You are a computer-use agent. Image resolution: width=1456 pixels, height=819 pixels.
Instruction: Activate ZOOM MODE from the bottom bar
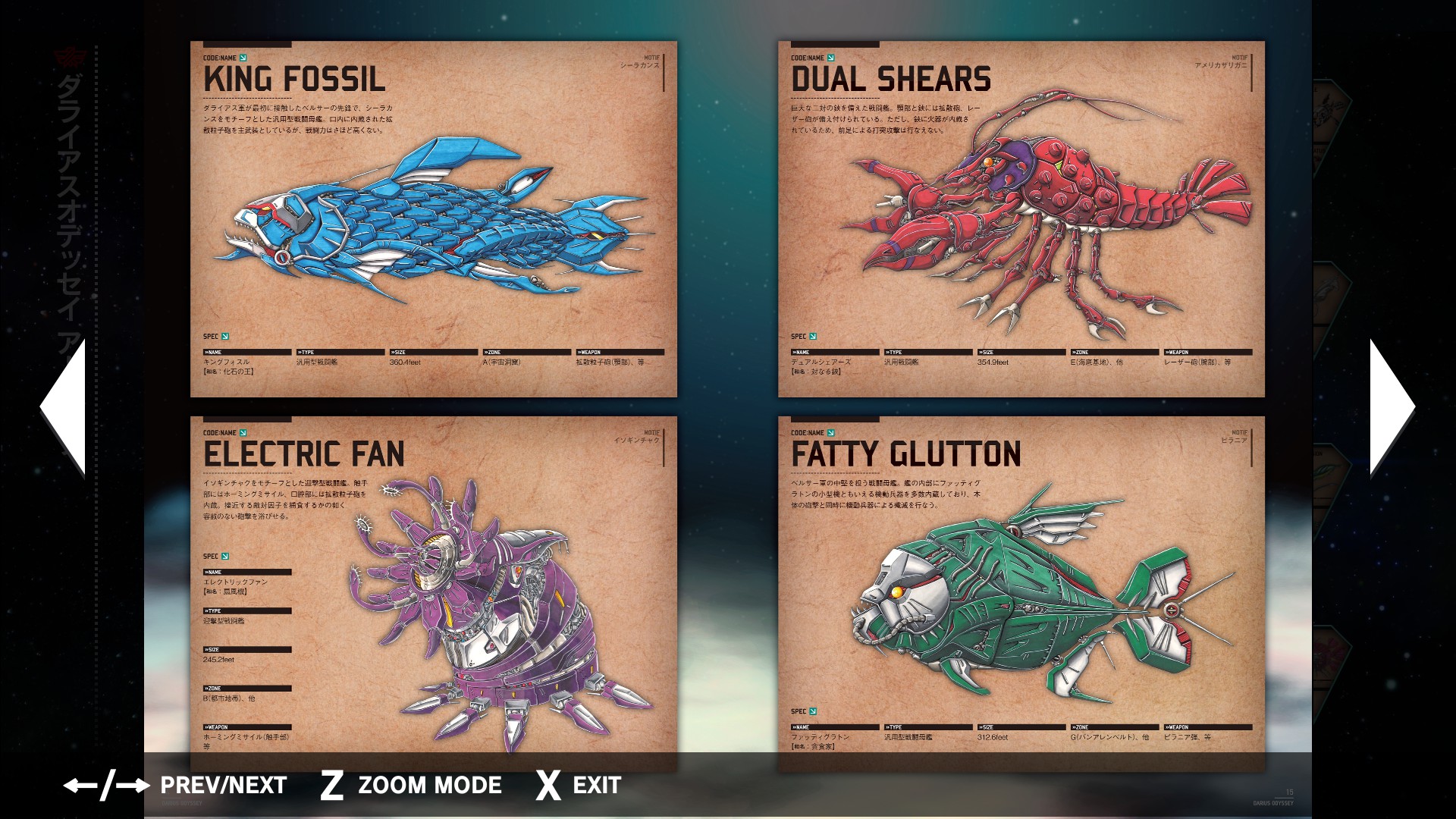430,786
